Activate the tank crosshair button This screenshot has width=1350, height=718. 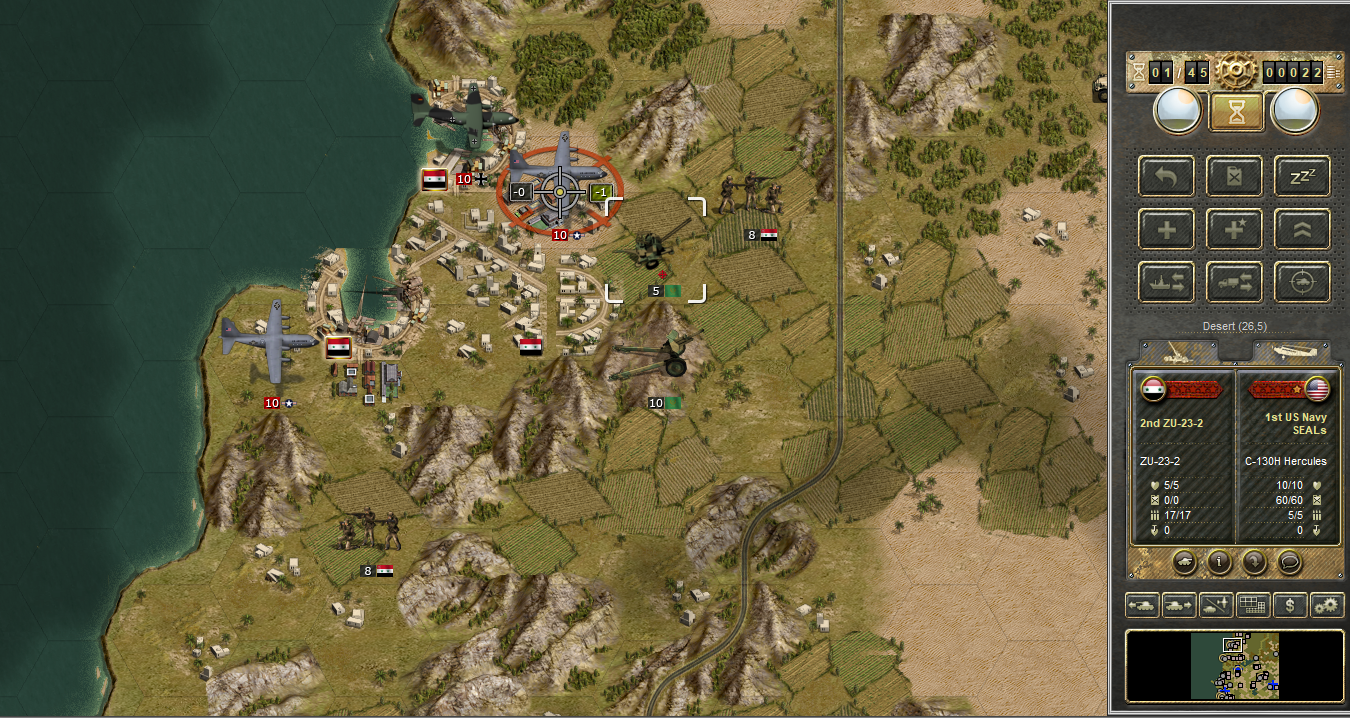[x=1302, y=282]
